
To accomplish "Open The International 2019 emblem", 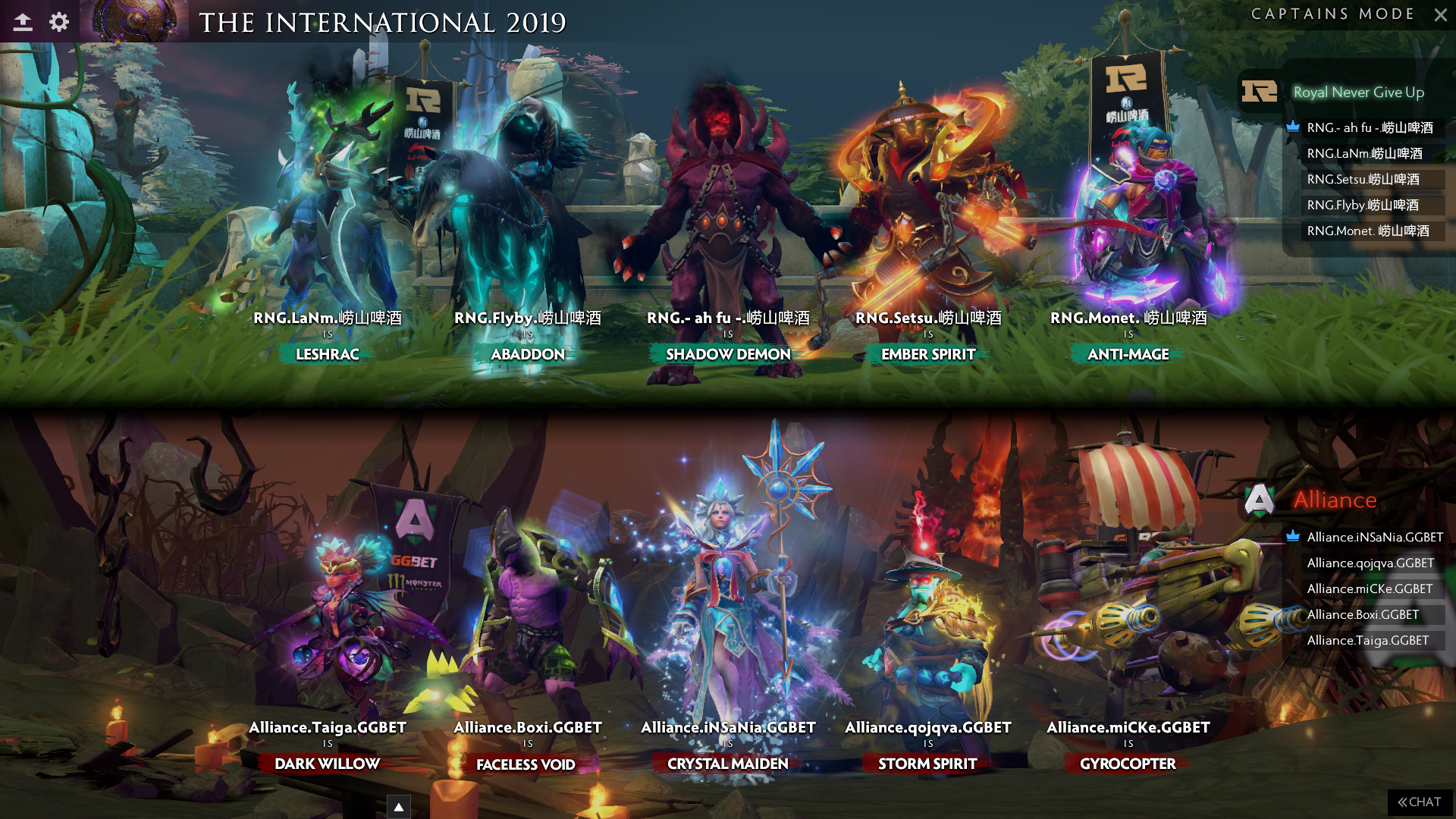I will (x=134, y=20).
